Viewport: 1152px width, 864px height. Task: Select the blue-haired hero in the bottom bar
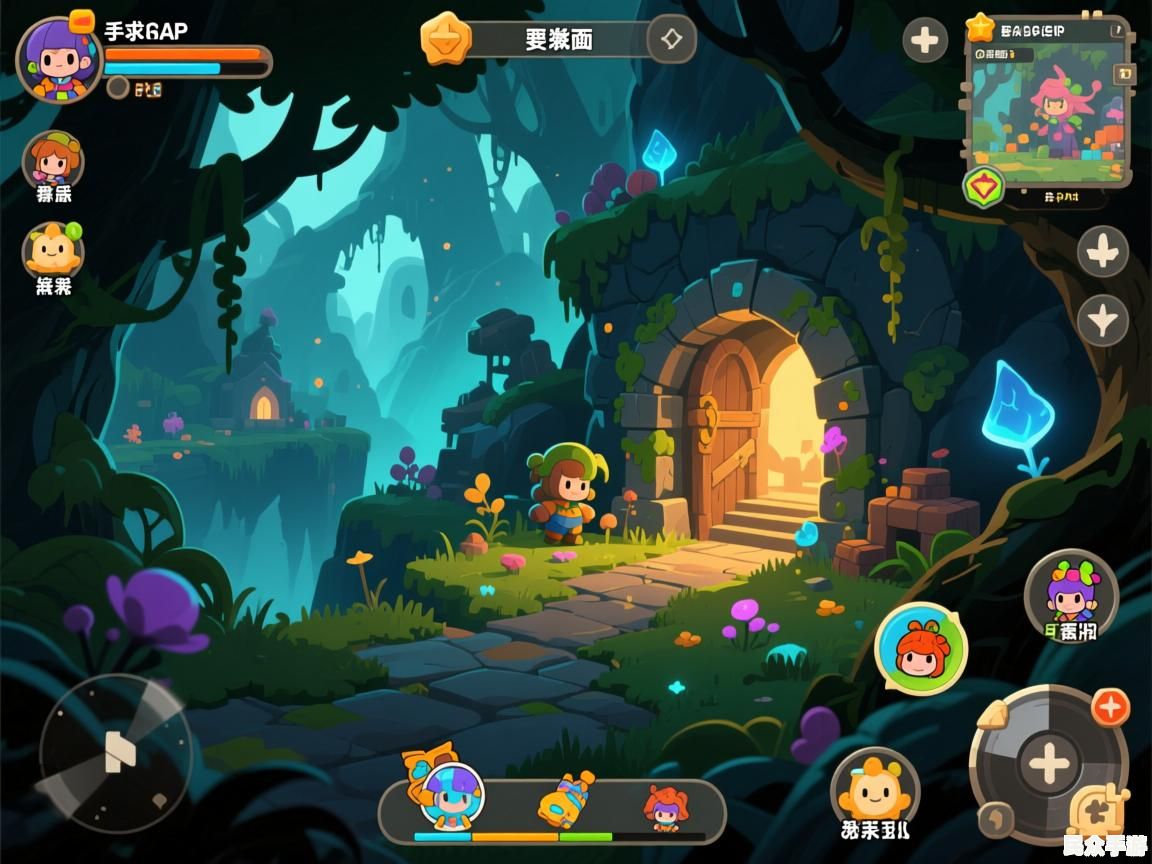[451, 797]
